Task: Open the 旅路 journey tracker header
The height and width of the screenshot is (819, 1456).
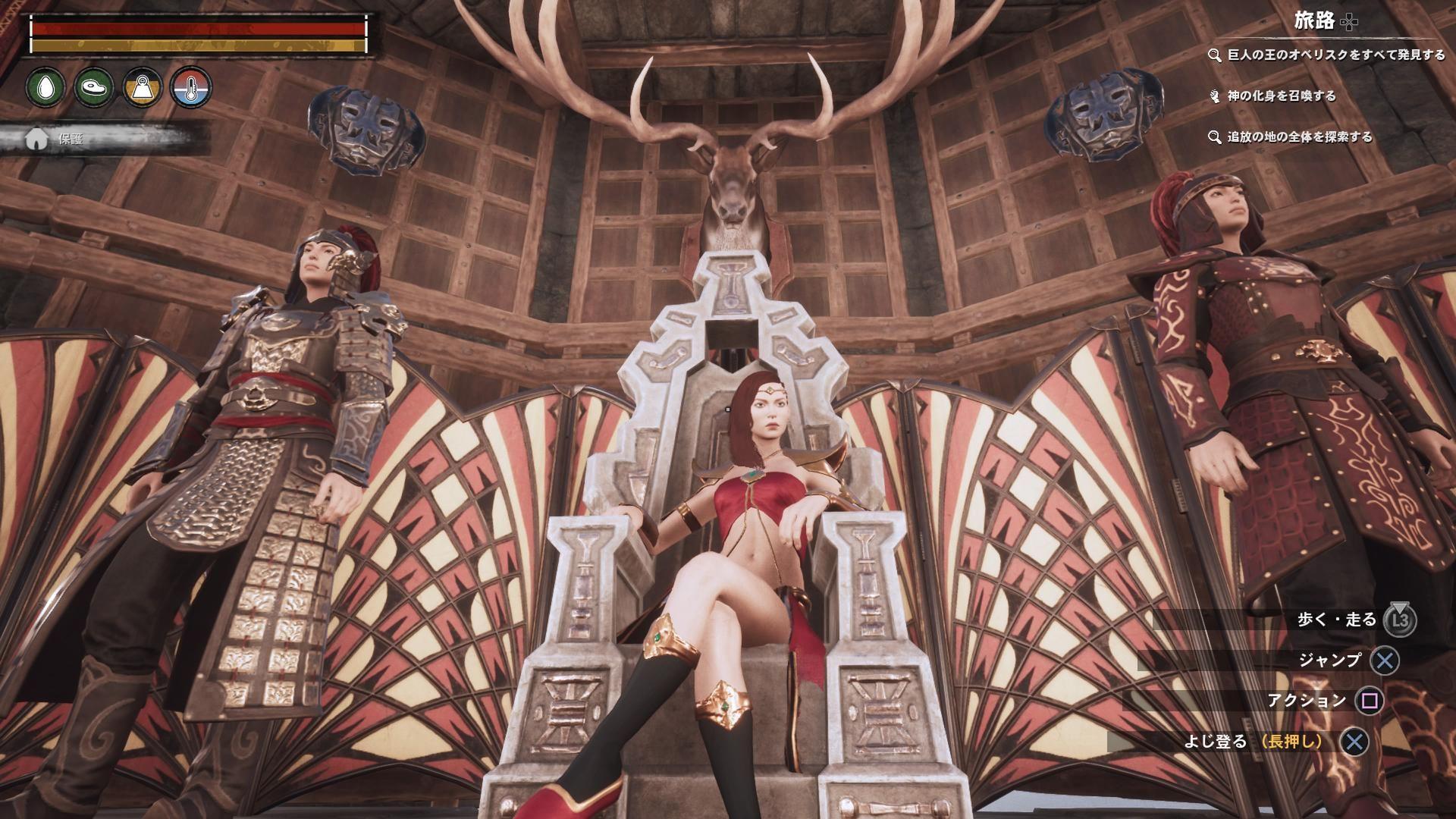Action: pos(1324,21)
